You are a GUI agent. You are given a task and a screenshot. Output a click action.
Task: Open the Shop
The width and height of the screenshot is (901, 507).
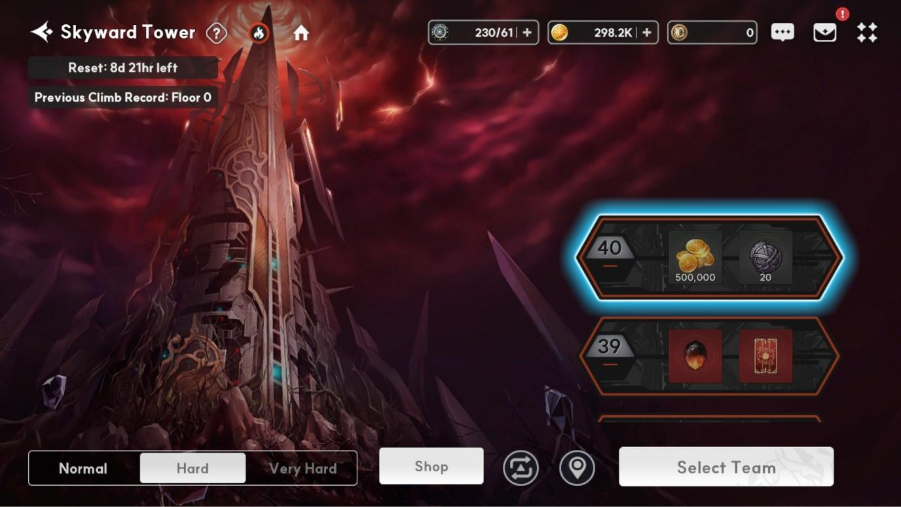tap(431, 466)
